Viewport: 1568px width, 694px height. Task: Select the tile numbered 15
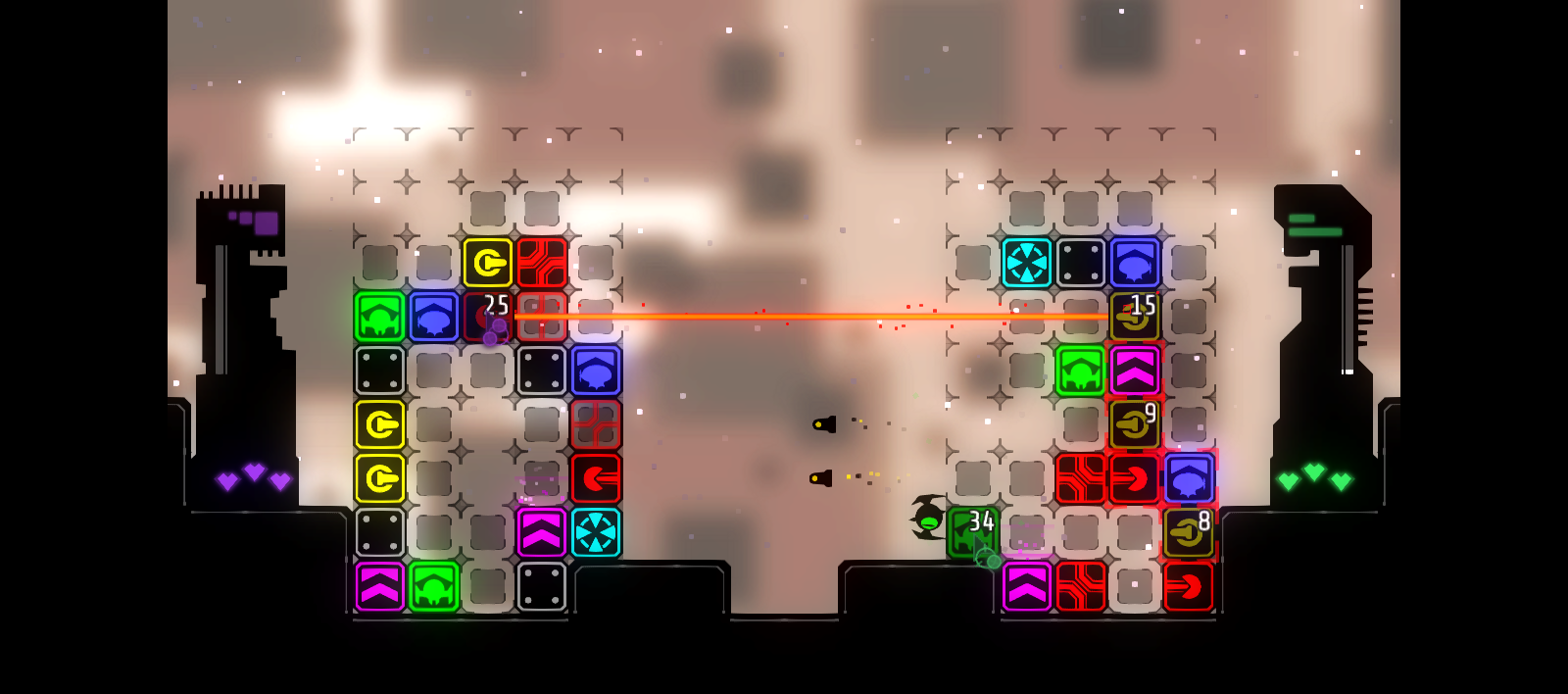coord(1135,317)
